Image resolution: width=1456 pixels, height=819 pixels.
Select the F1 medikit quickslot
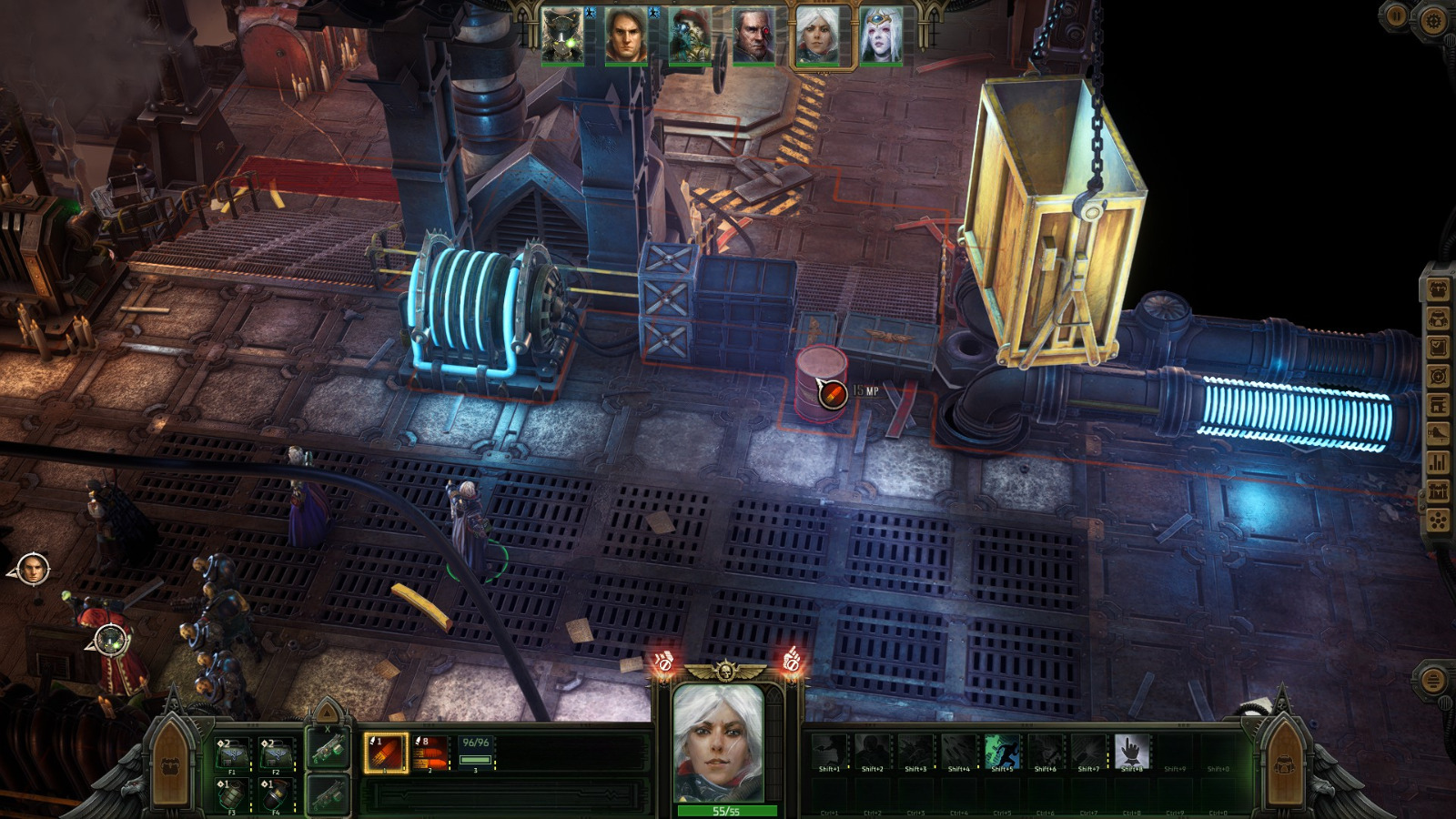point(232,753)
